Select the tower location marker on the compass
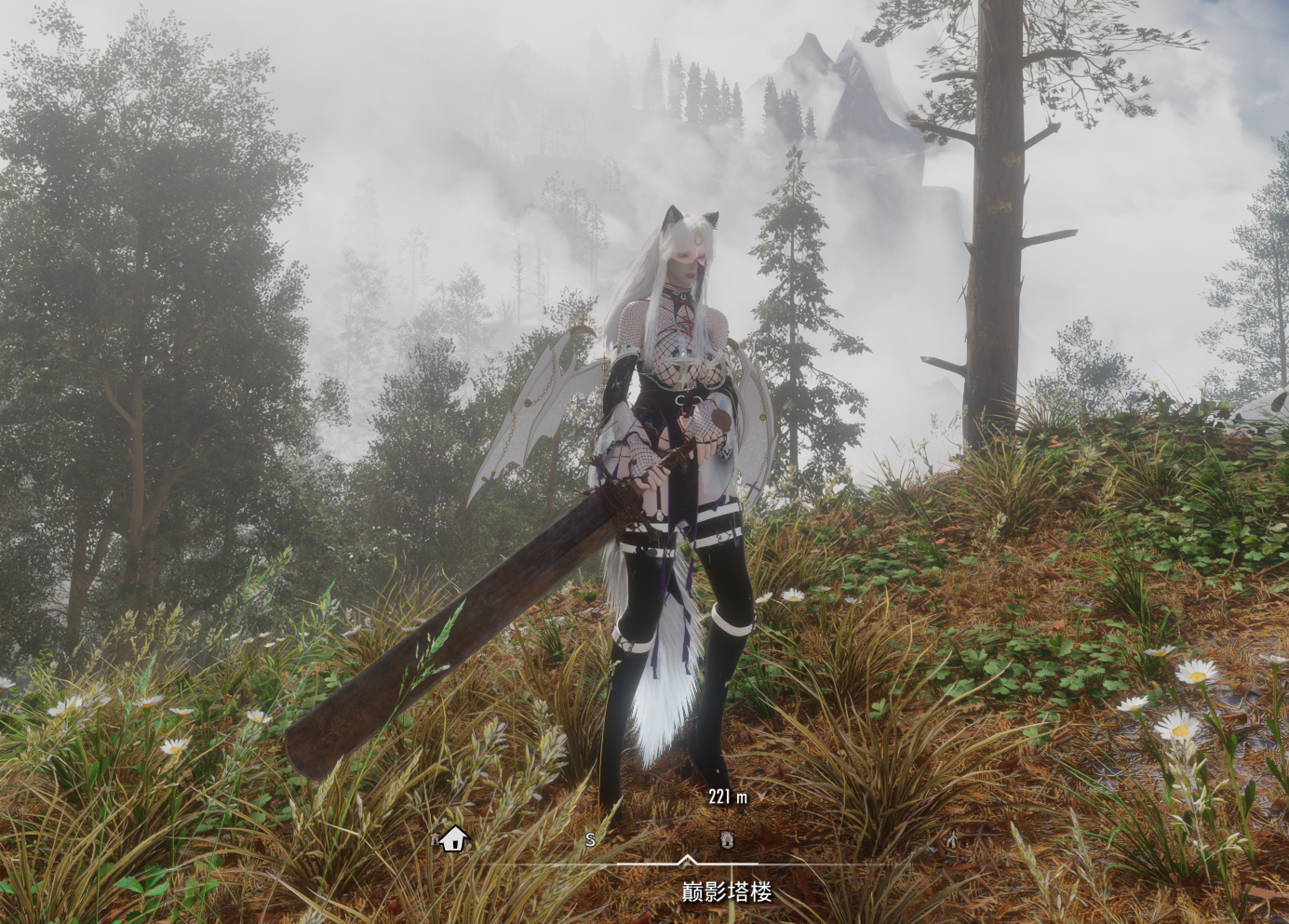 point(727,839)
